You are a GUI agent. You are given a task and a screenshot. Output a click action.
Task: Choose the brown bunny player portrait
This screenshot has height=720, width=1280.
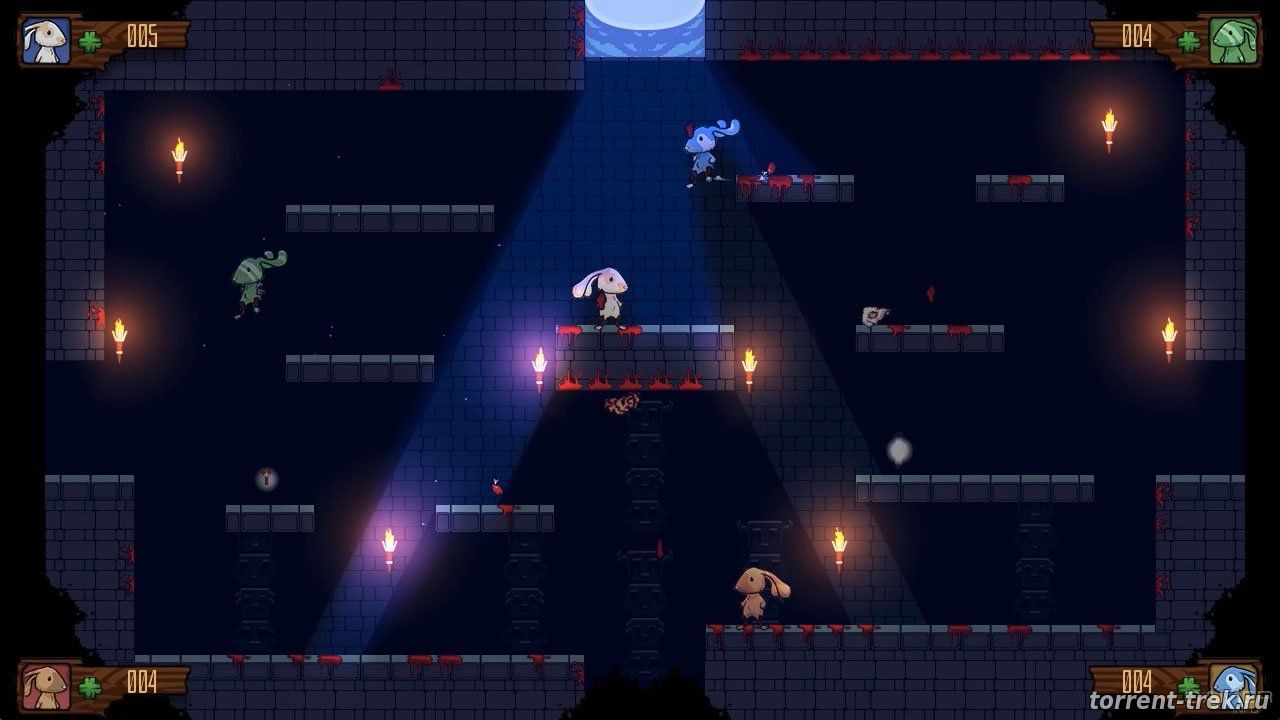[46, 685]
